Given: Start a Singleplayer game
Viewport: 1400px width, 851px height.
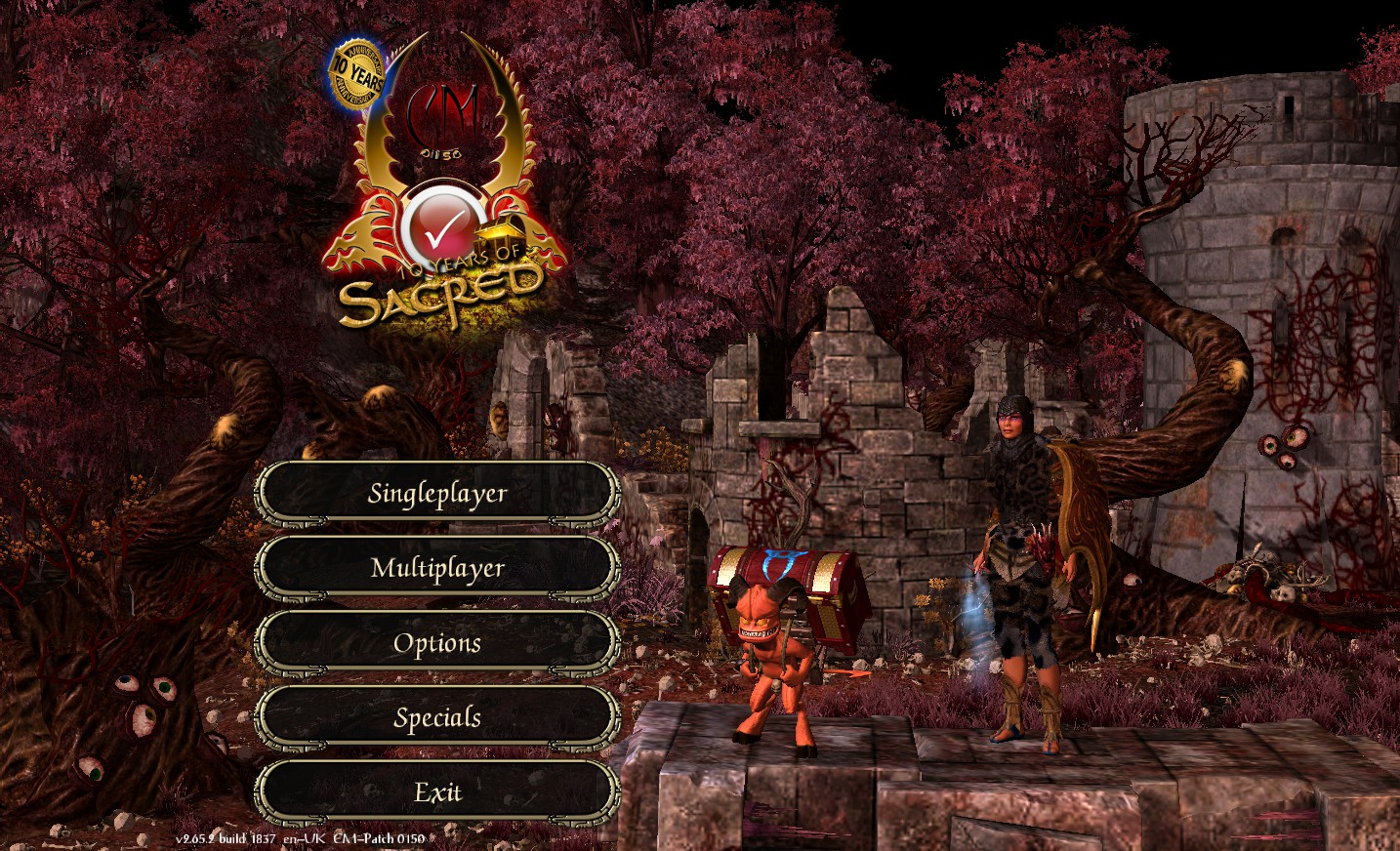Looking at the screenshot, I should tap(437, 493).
